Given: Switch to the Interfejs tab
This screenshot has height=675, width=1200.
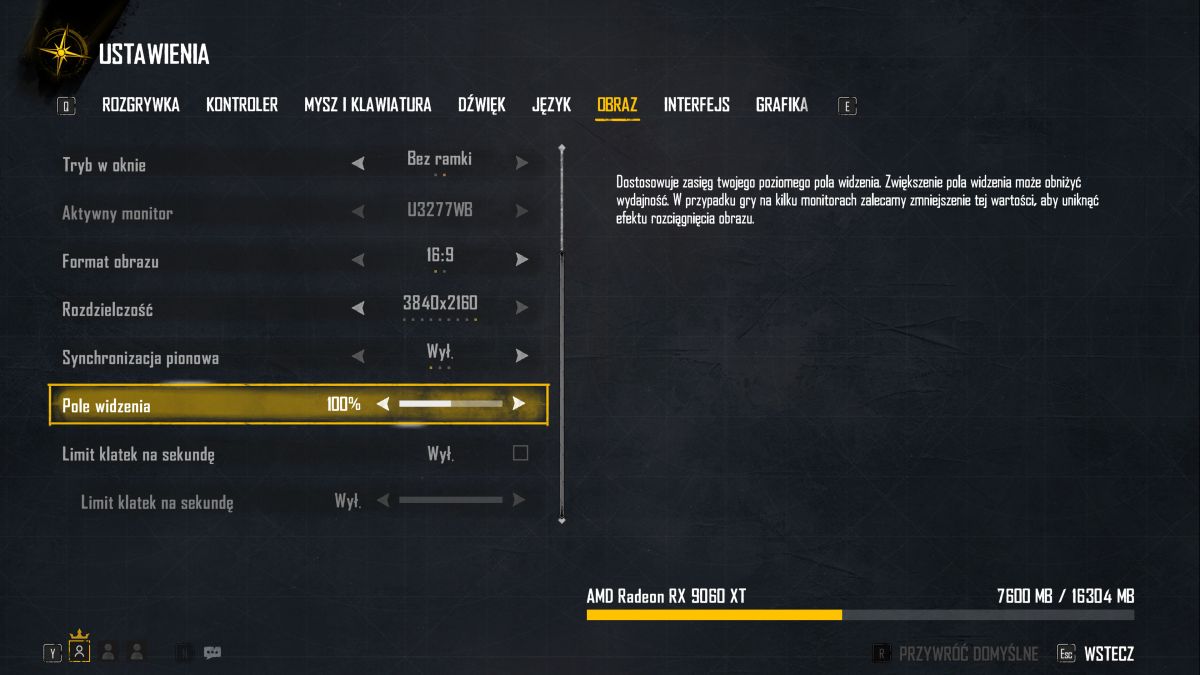Looking at the screenshot, I should point(697,105).
